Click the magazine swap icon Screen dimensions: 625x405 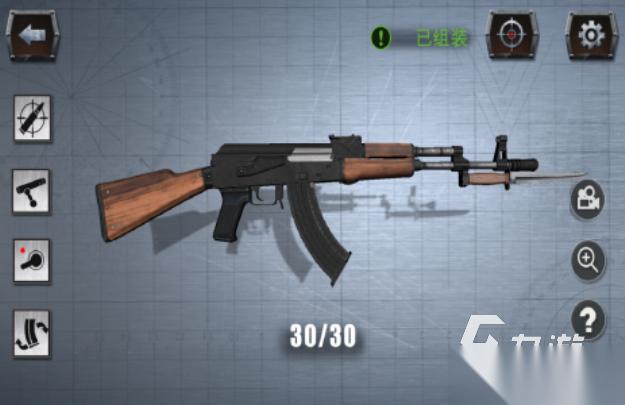click(31, 333)
